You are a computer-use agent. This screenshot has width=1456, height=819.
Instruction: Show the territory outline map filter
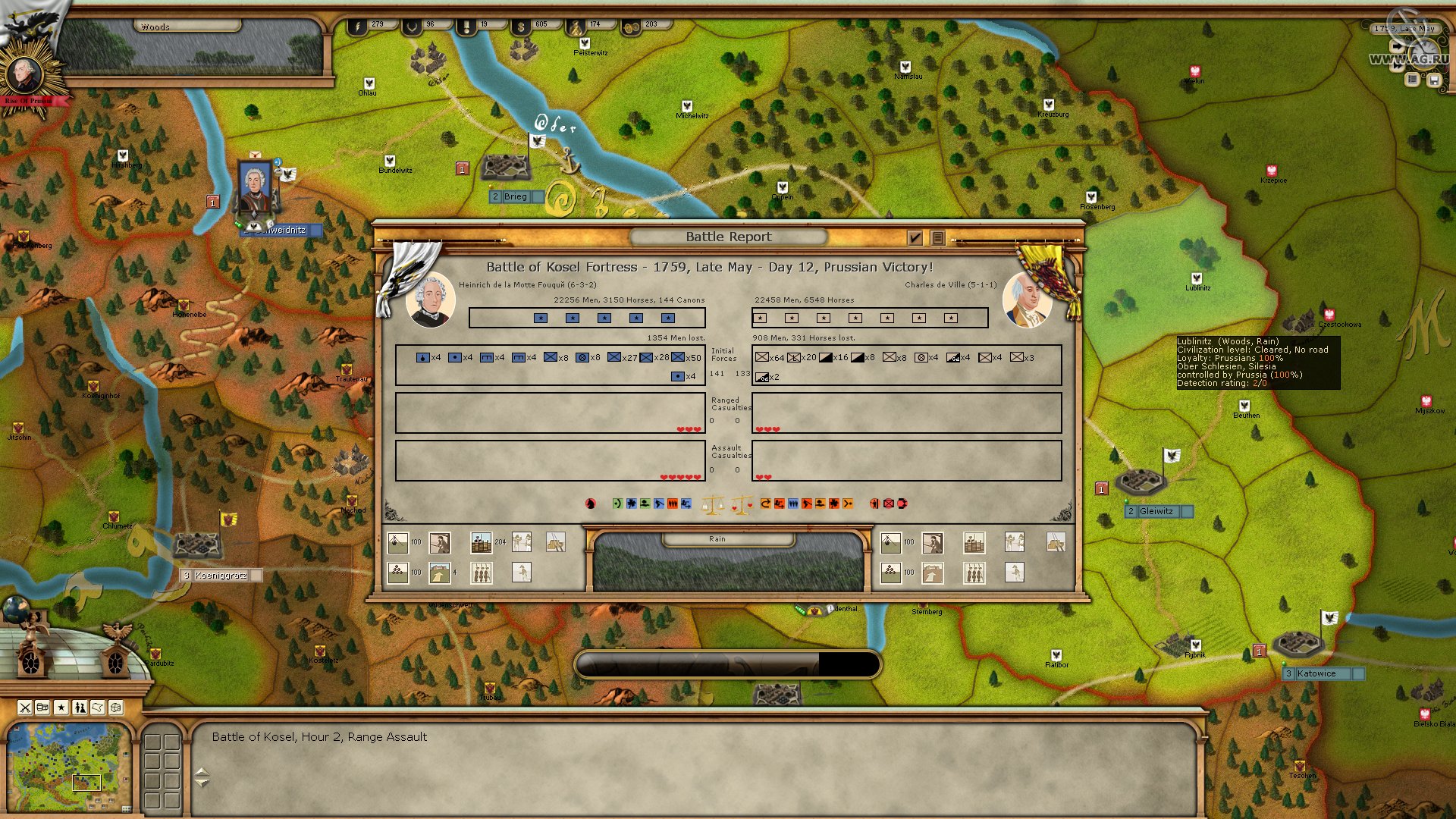tap(98, 708)
